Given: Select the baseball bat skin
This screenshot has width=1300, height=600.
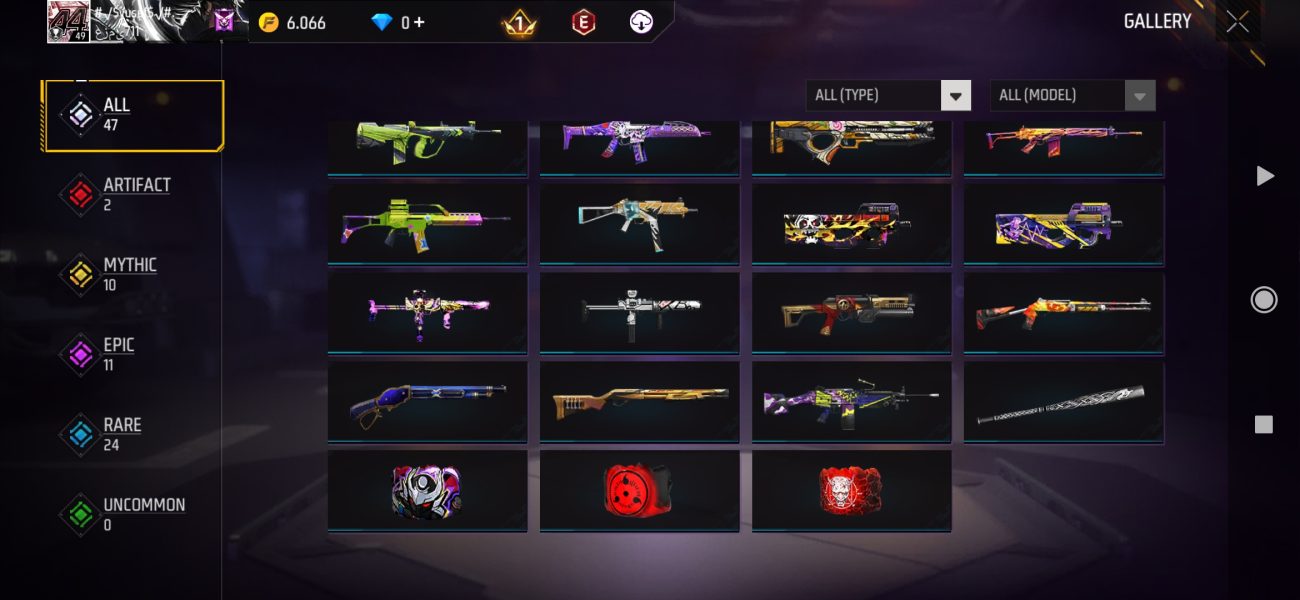Looking at the screenshot, I should tap(1063, 402).
